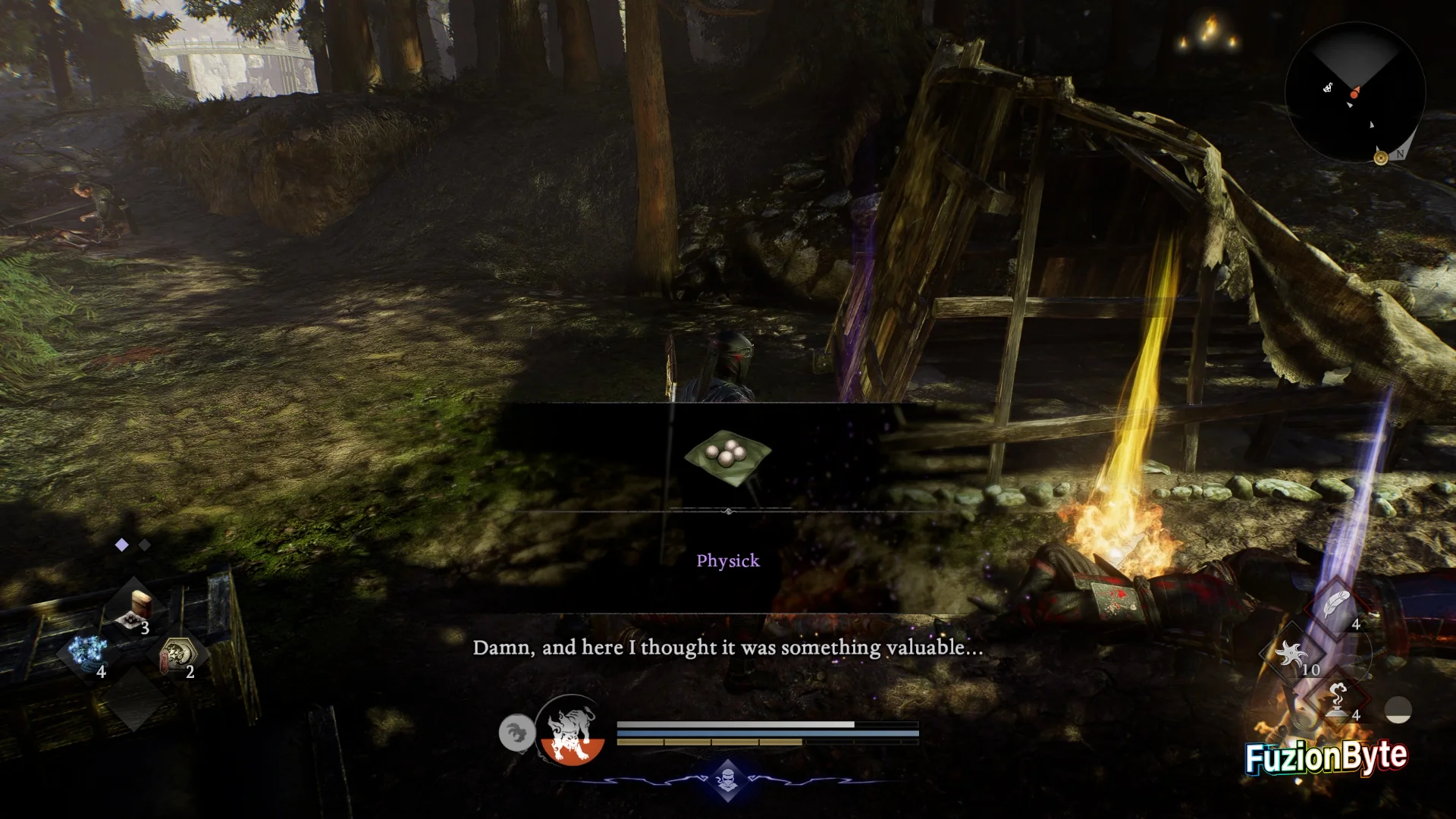Select the Physick item pickup icon
The image size is (1456, 819).
[x=727, y=455]
